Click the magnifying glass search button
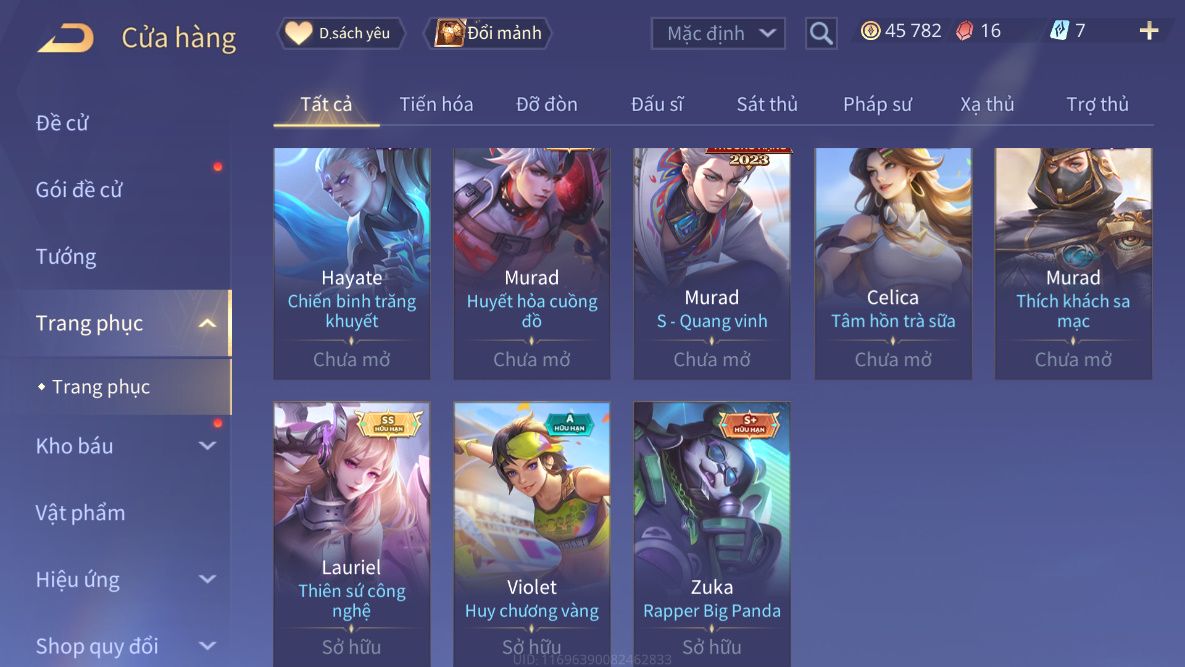 (x=821, y=34)
